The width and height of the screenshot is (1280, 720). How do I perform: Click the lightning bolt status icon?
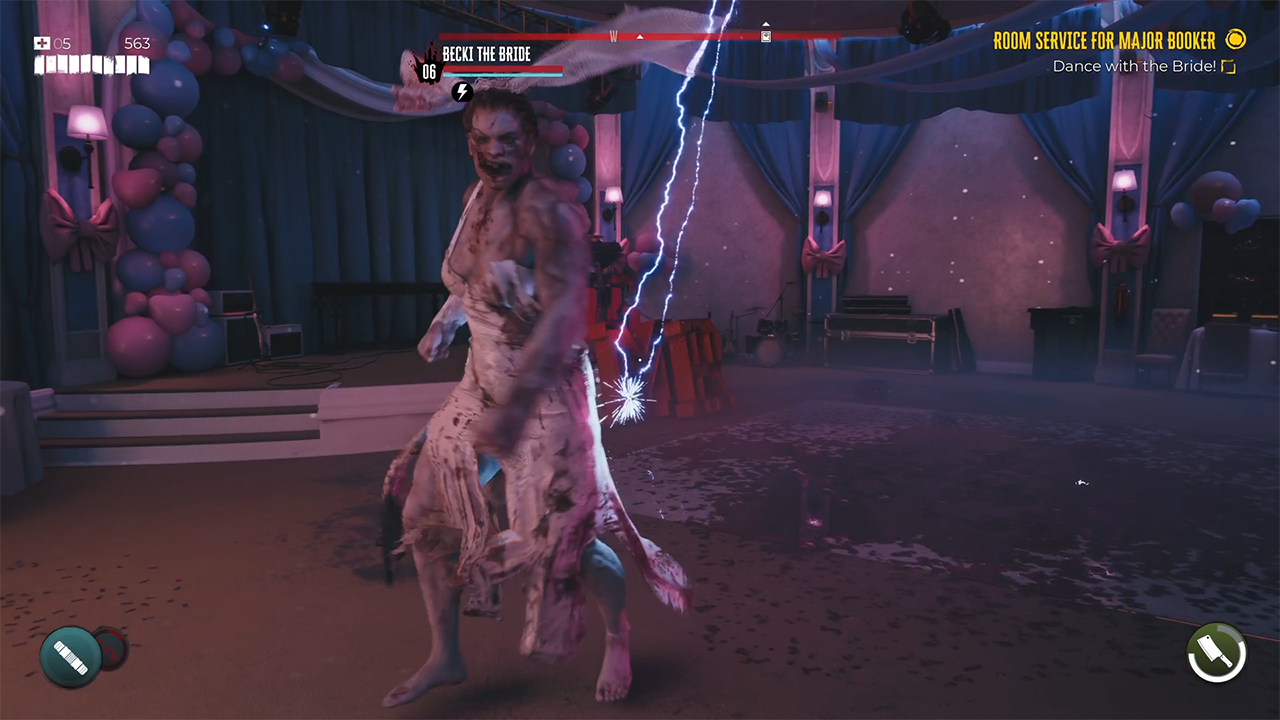tap(461, 92)
